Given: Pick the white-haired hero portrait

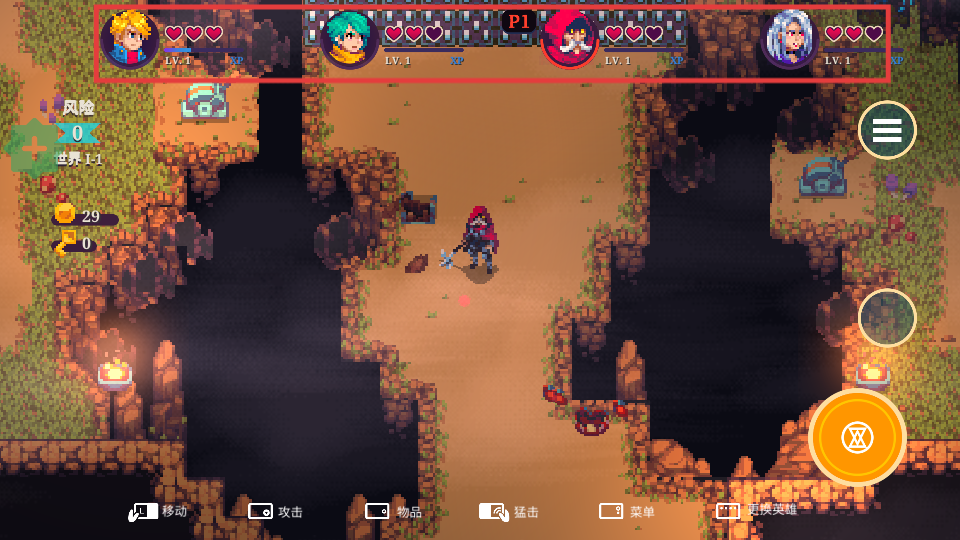Looking at the screenshot, I should point(790,40).
